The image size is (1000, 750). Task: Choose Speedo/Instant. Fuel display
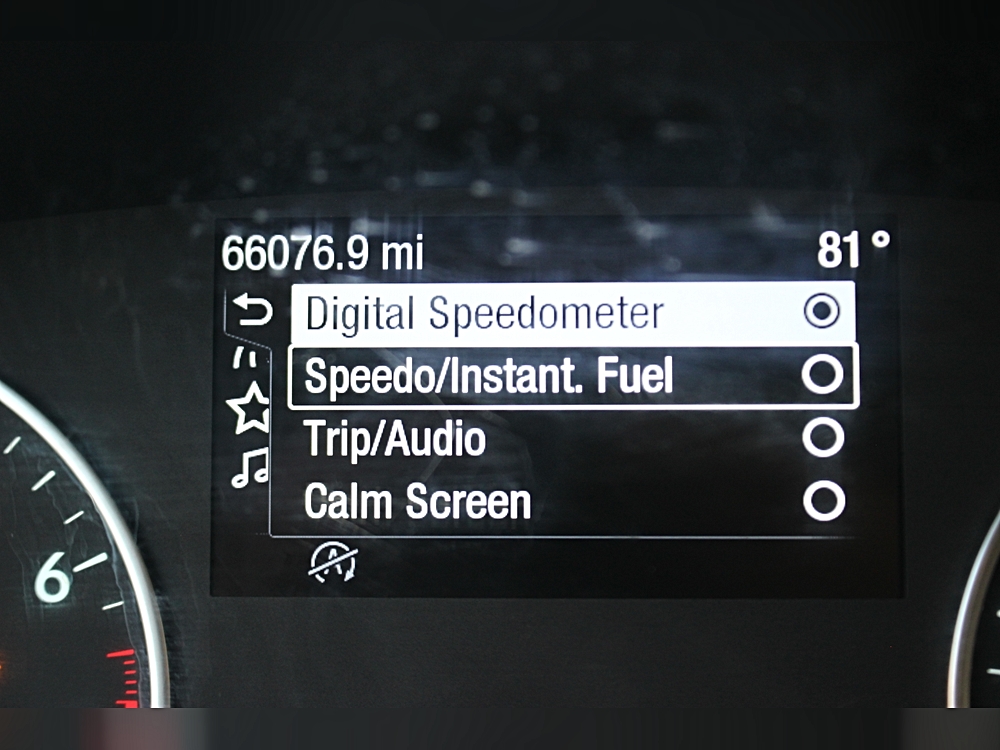(x=489, y=377)
